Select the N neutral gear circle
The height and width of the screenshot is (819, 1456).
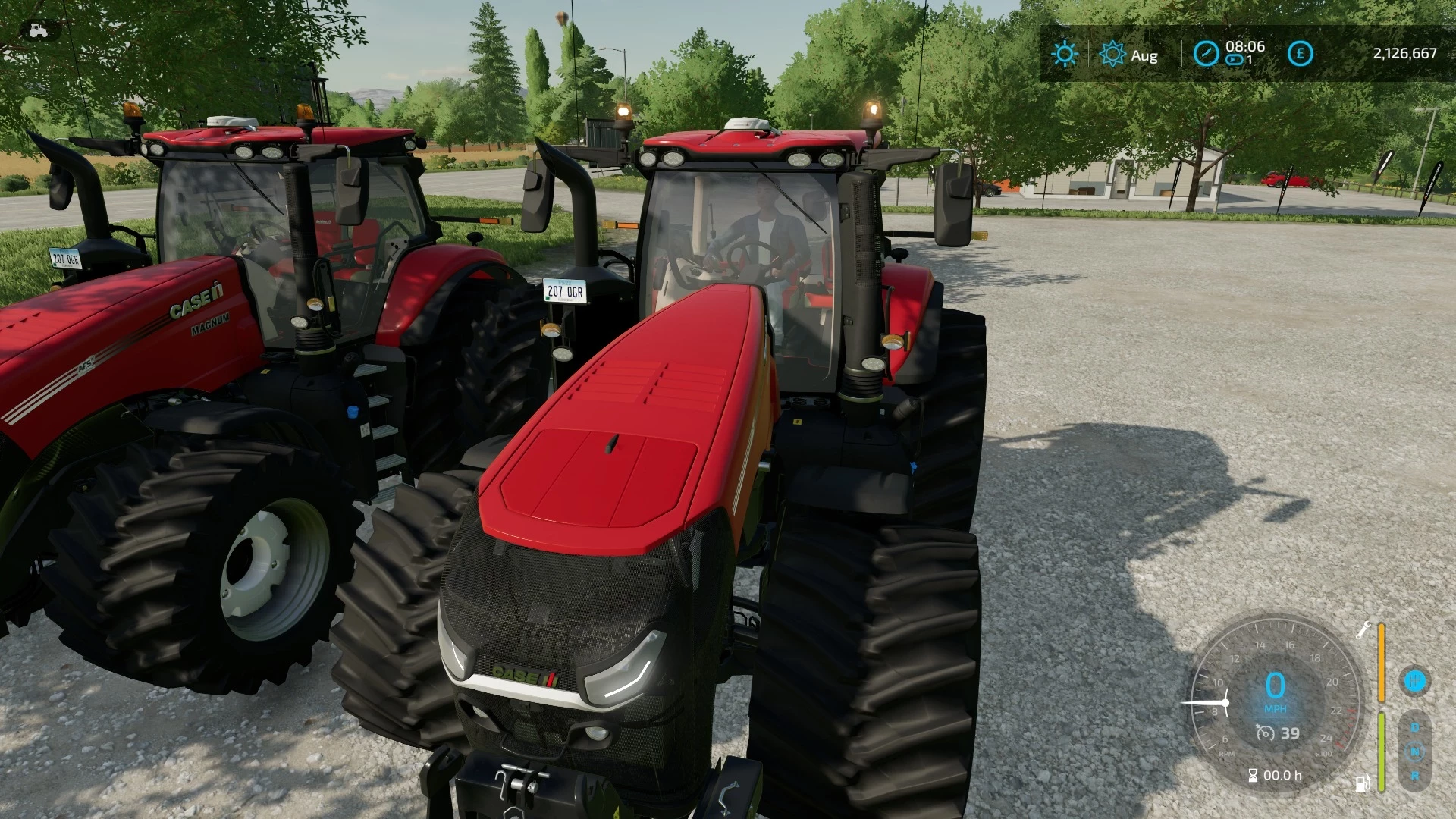(1414, 752)
